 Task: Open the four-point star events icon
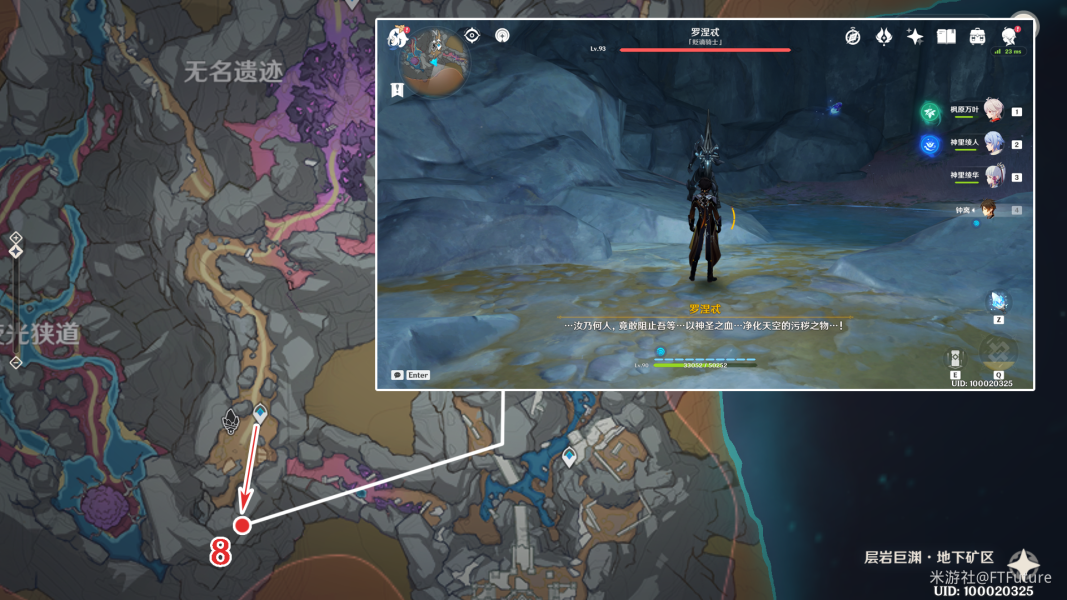(x=914, y=36)
